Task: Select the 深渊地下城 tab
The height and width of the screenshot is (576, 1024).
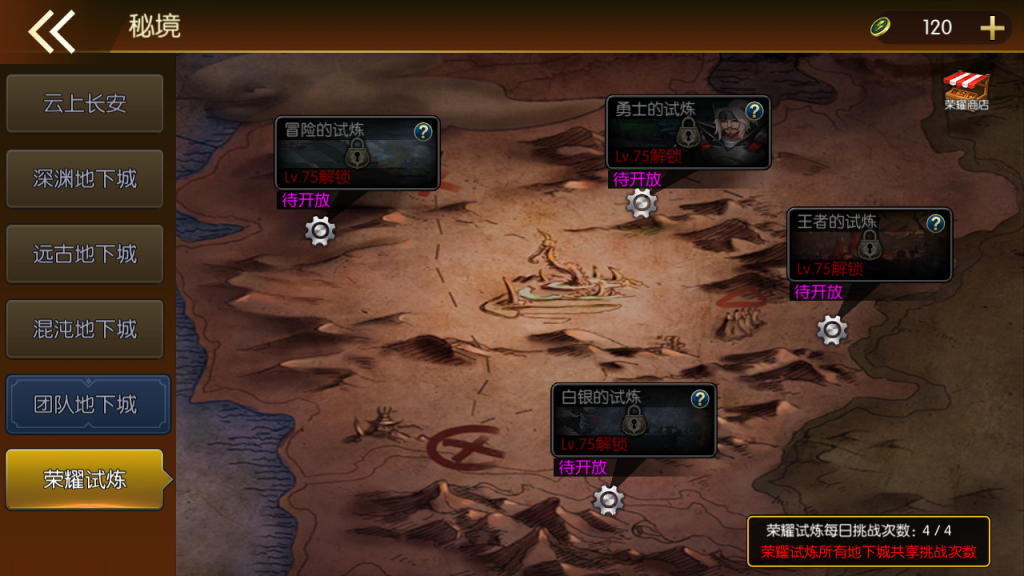Action: [85, 179]
